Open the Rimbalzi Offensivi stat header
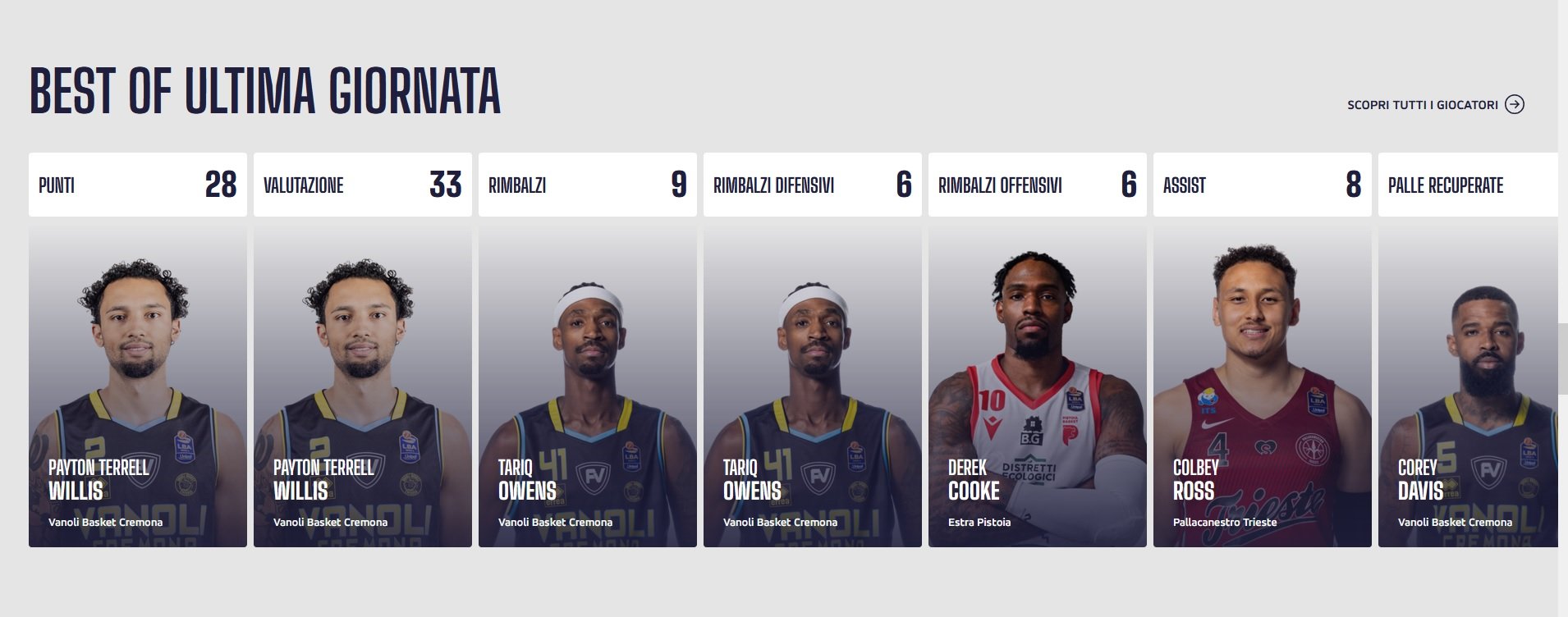This screenshot has height=617, width=1568. (x=1038, y=185)
